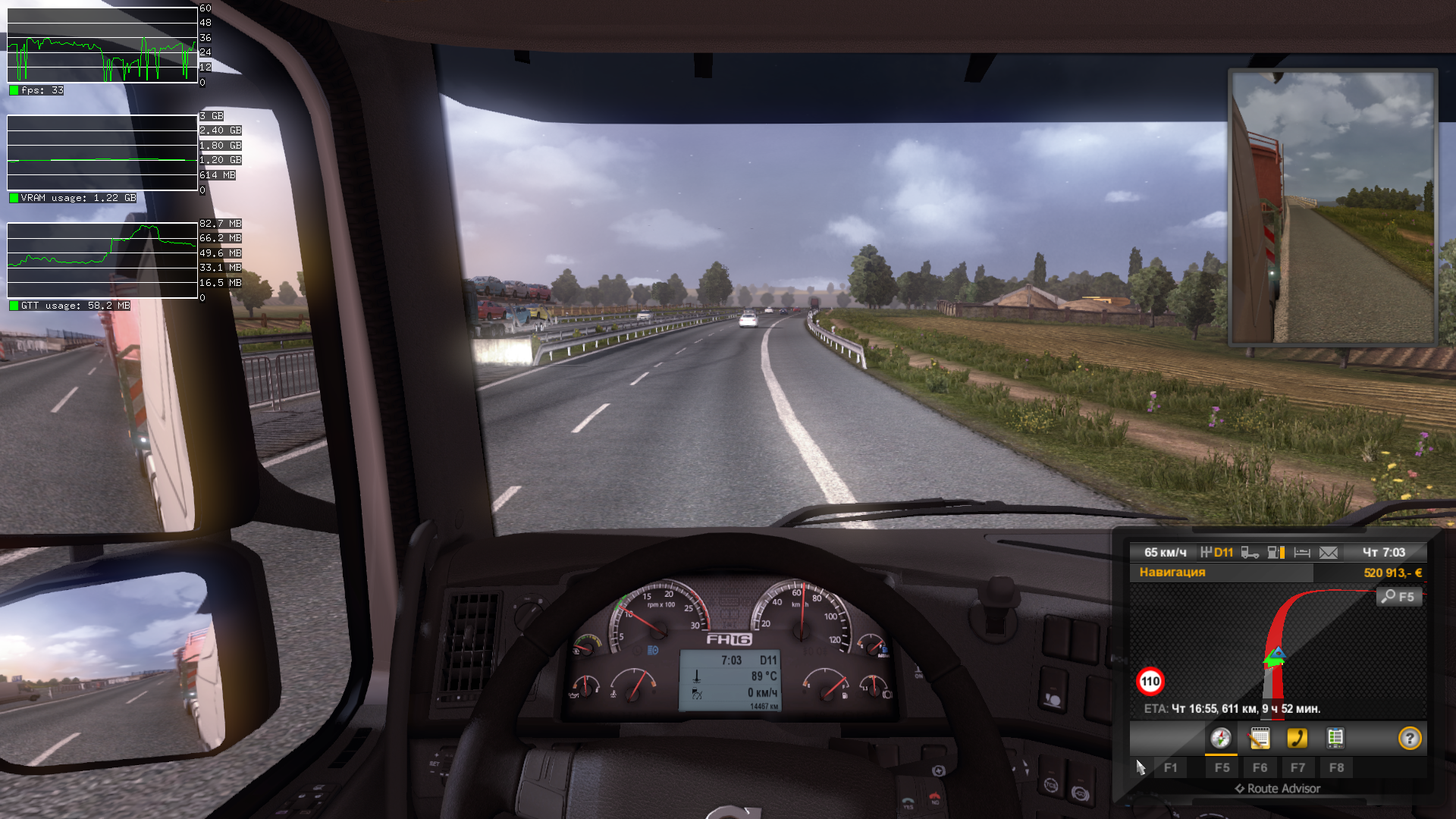The height and width of the screenshot is (819, 1456).
Task: Click the truck damage status icon
Action: click(x=1250, y=553)
